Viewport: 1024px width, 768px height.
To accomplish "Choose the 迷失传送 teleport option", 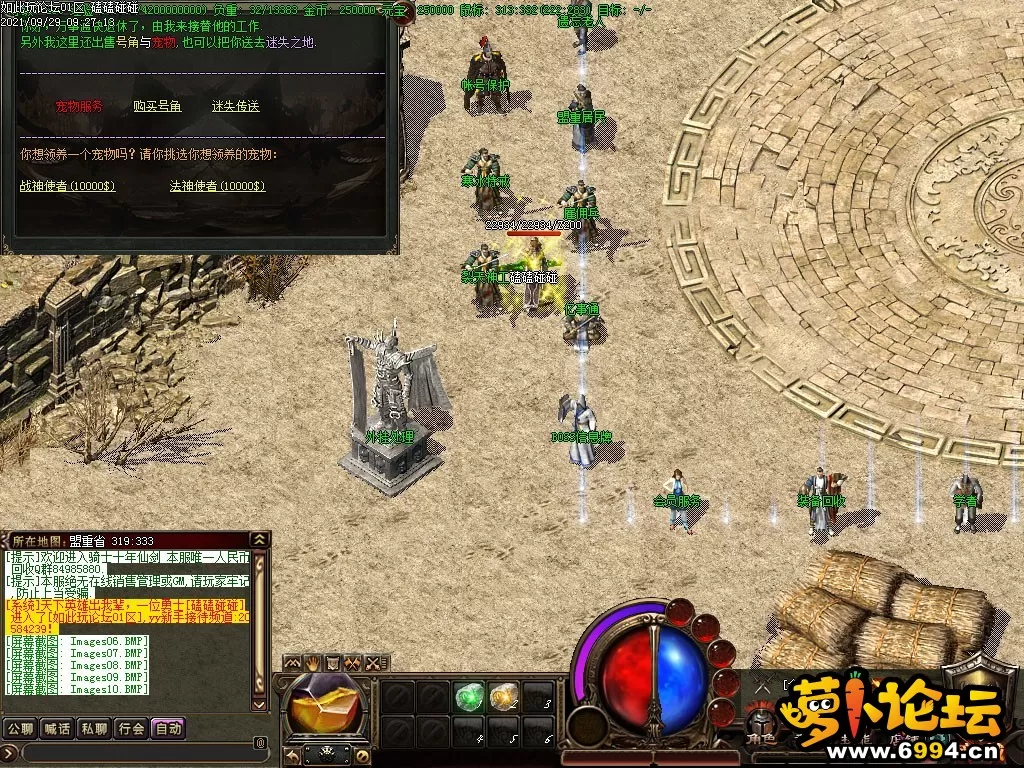I will click(x=235, y=106).
